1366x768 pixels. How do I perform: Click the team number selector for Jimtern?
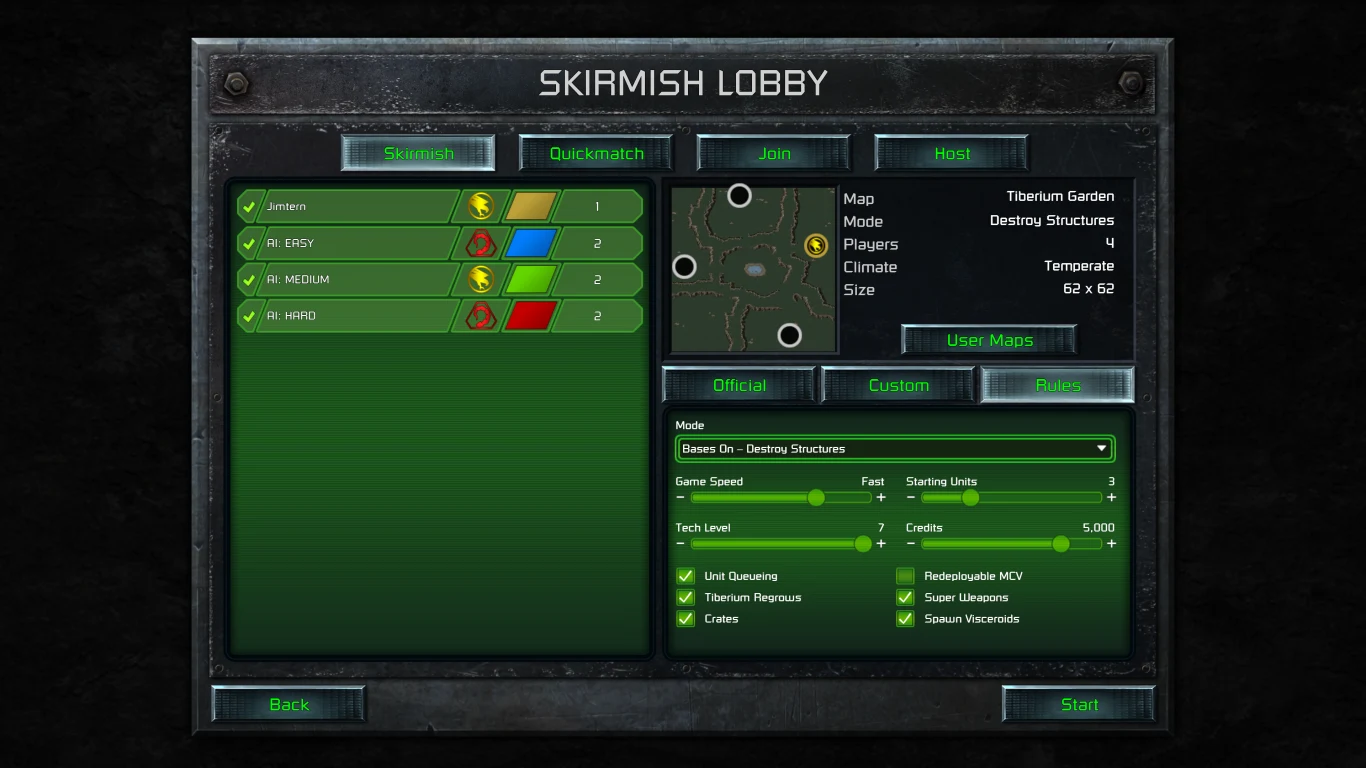pos(597,206)
